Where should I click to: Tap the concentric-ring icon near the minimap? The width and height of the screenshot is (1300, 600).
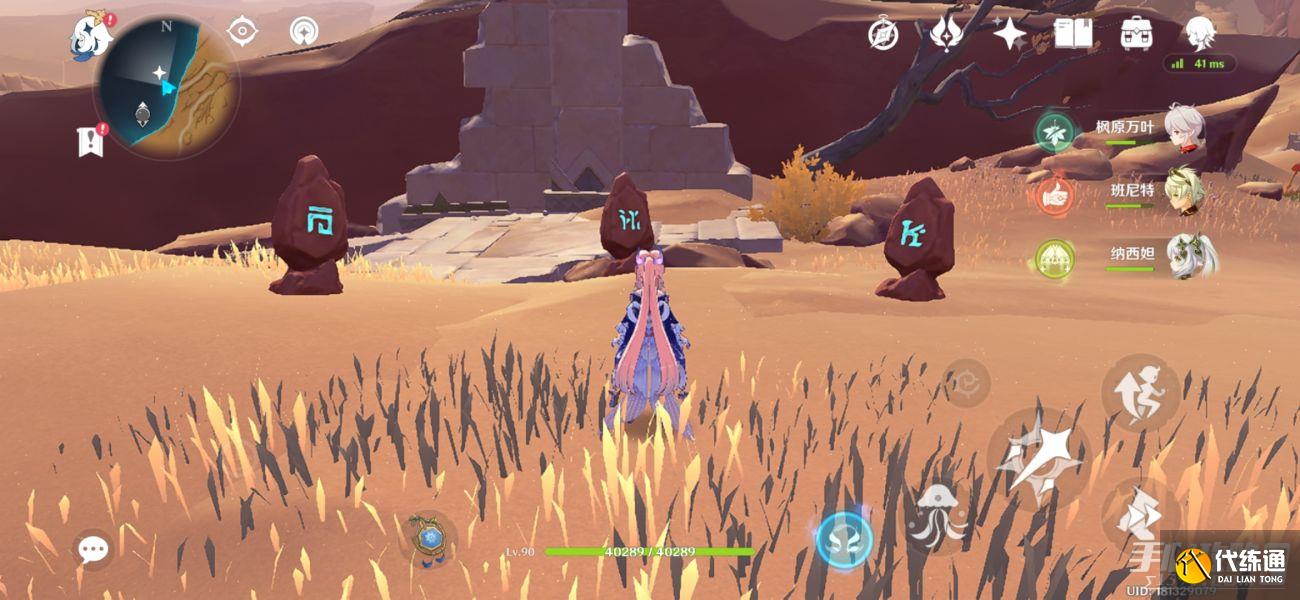click(304, 32)
